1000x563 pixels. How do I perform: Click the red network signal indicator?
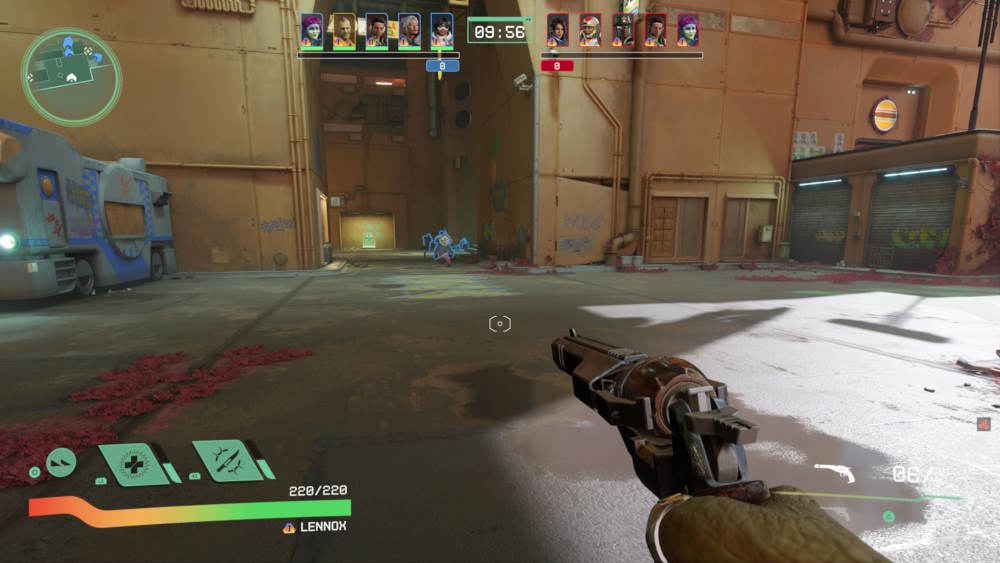point(984,424)
